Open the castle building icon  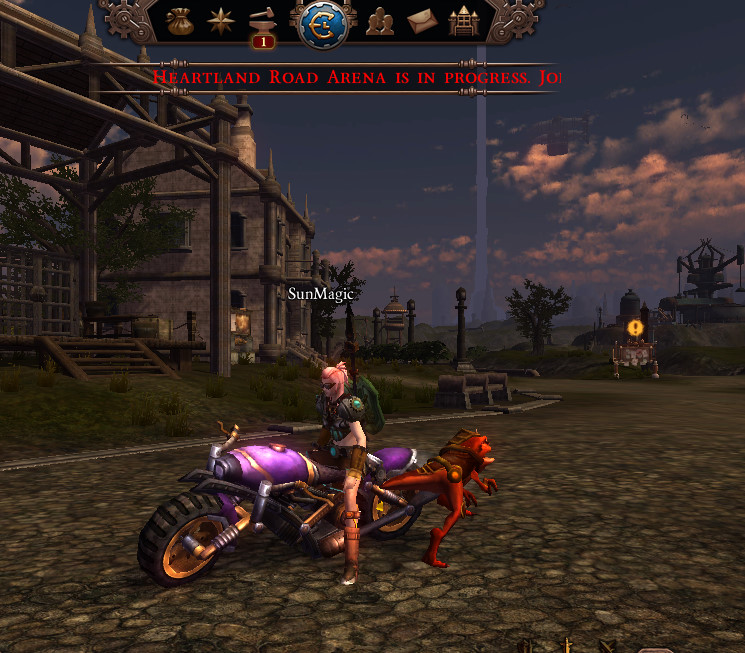463,20
